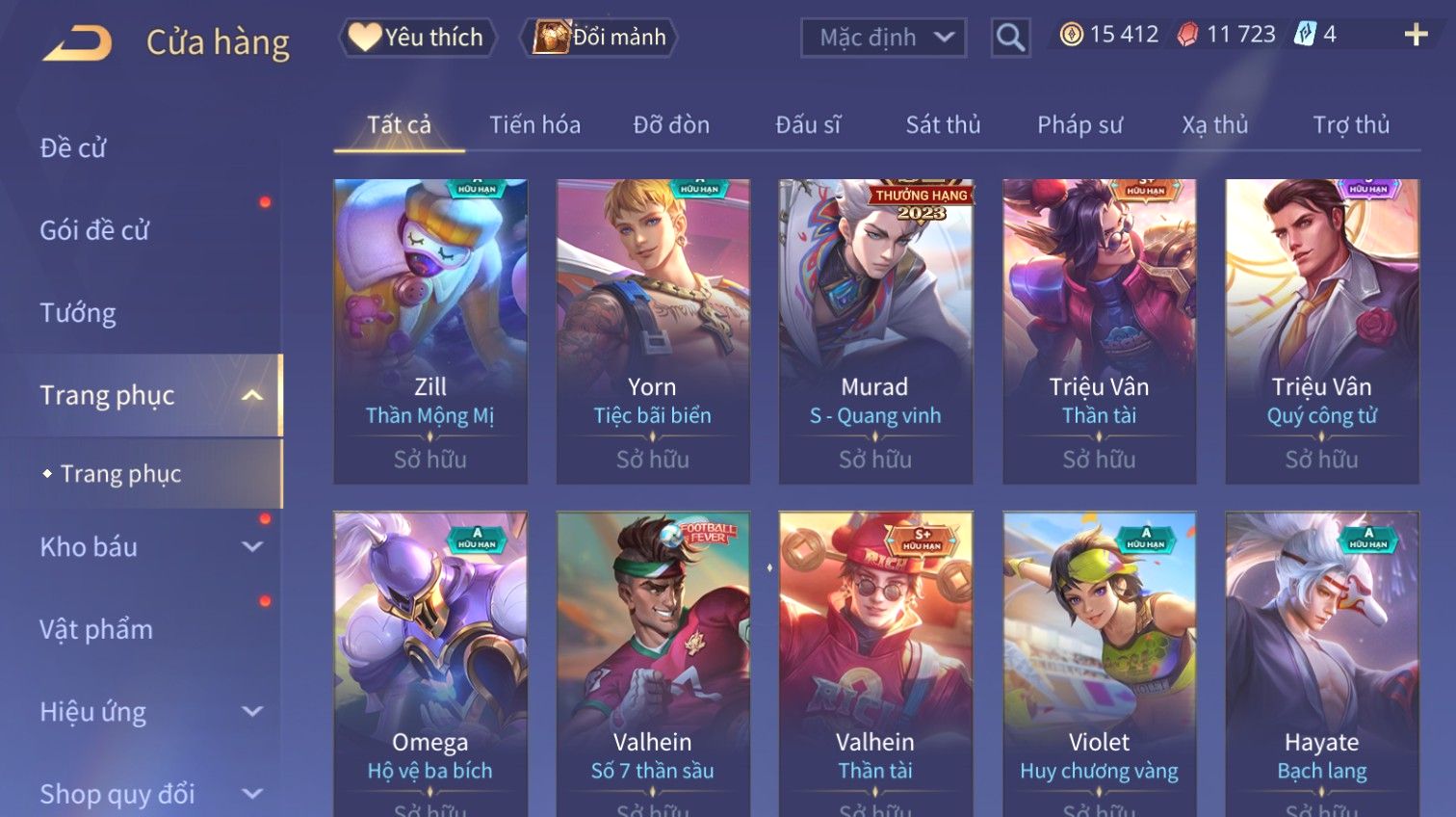The height and width of the screenshot is (817, 1456).
Task: Show the Sát thủ skins tab
Action: coord(943,125)
